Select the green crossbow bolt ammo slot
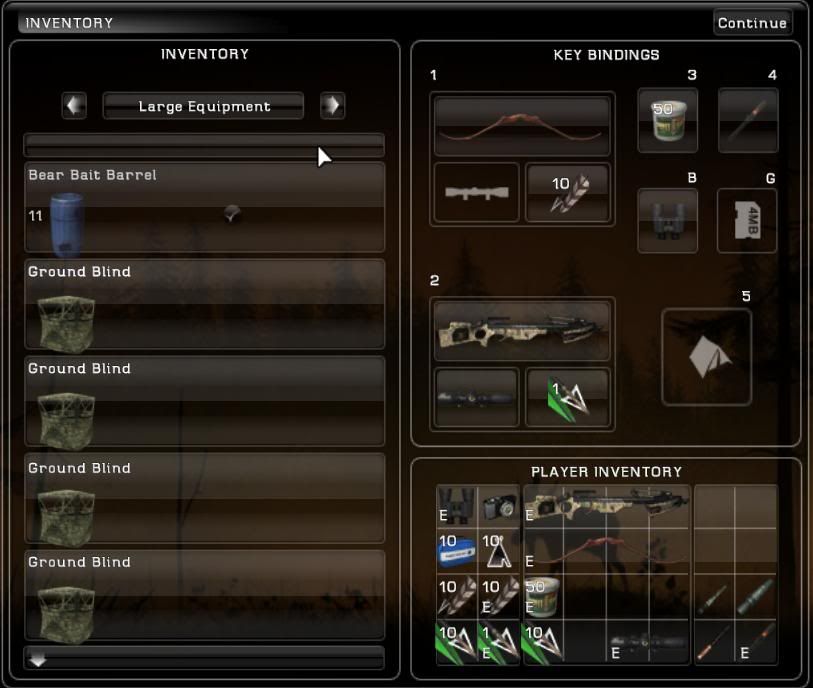The image size is (813, 689). tap(567, 397)
